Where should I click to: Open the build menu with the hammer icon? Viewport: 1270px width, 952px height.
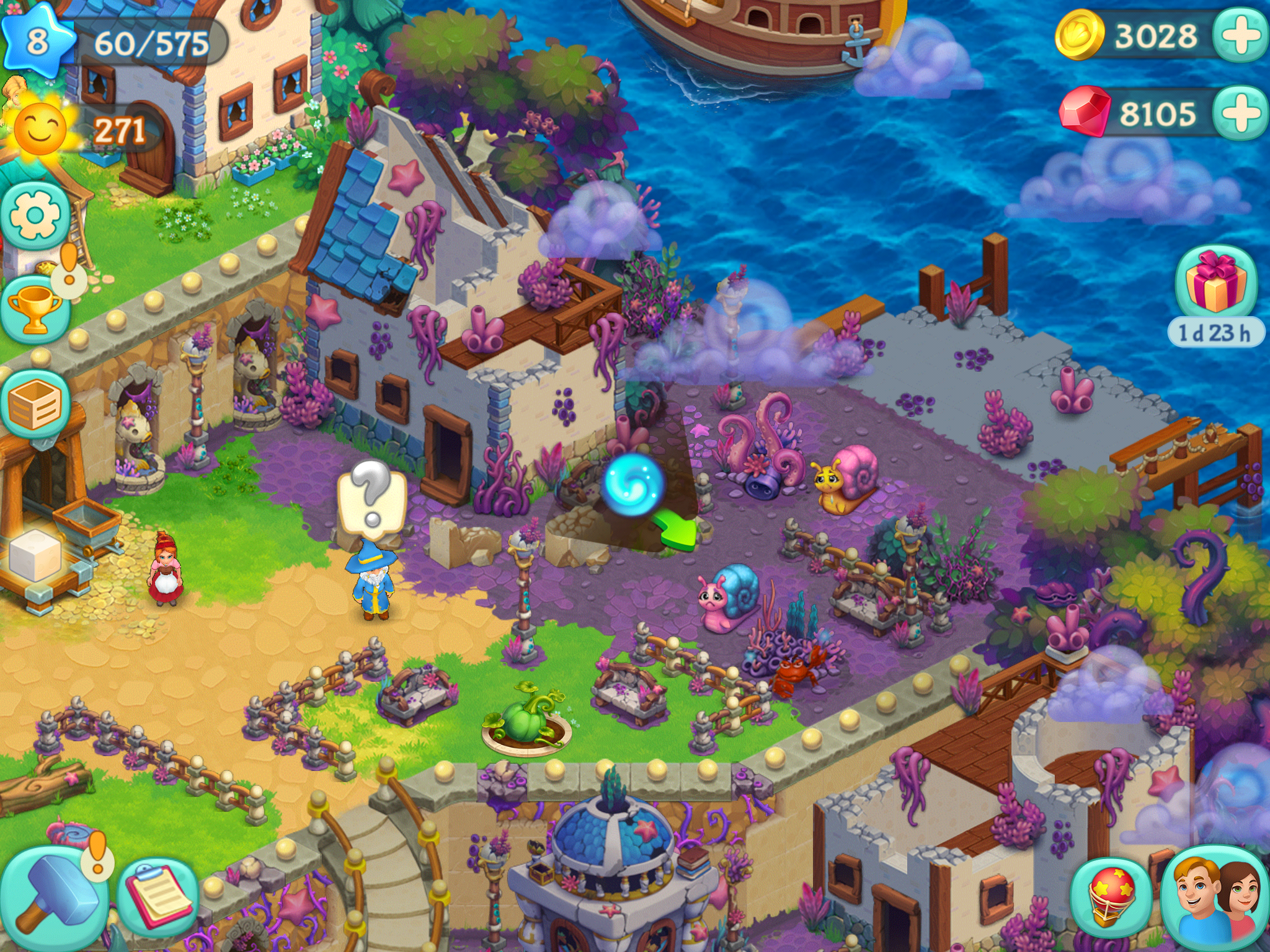56,892
